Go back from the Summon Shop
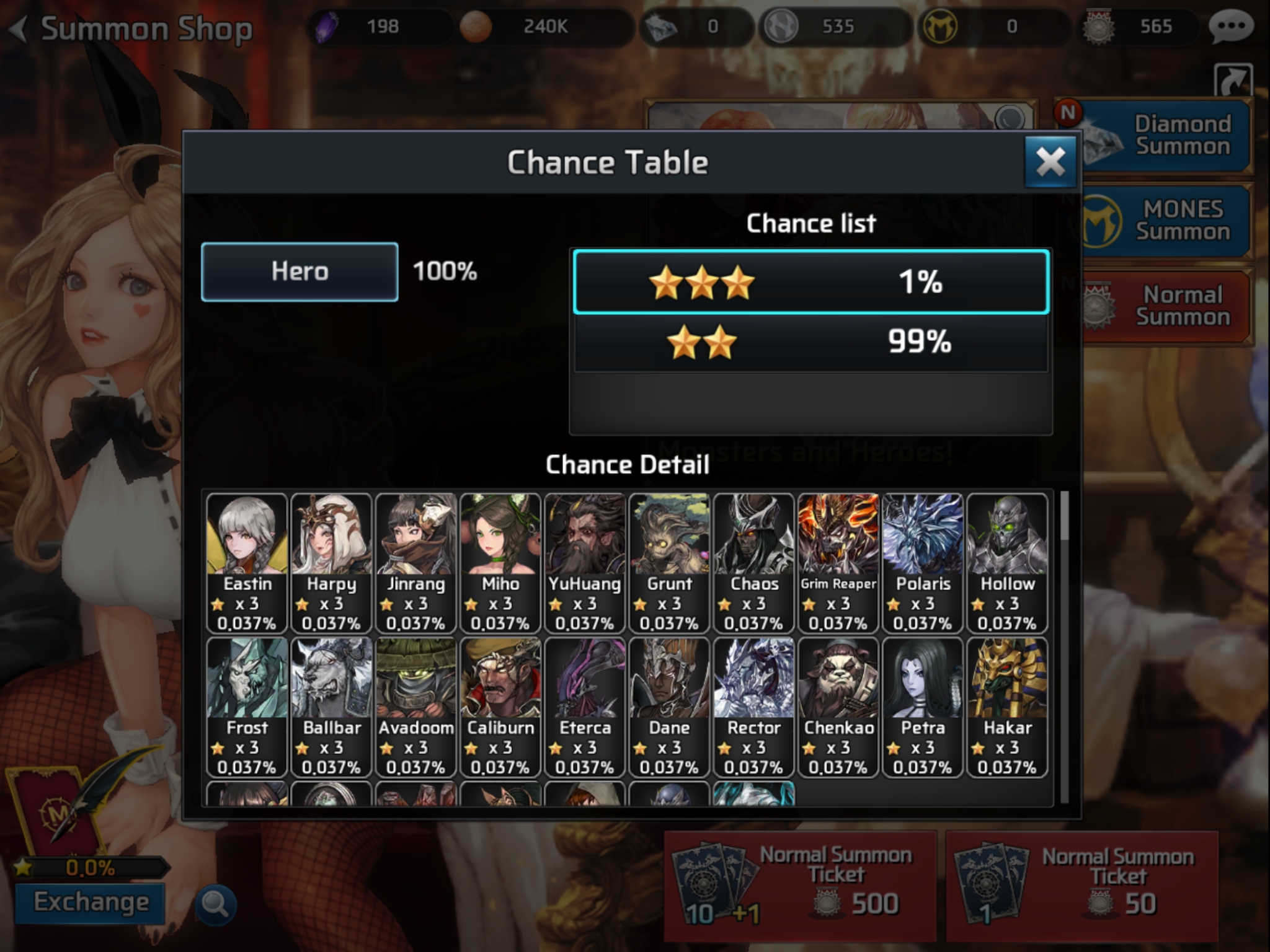This screenshot has width=1270, height=952. pyautogui.click(x=20, y=29)
